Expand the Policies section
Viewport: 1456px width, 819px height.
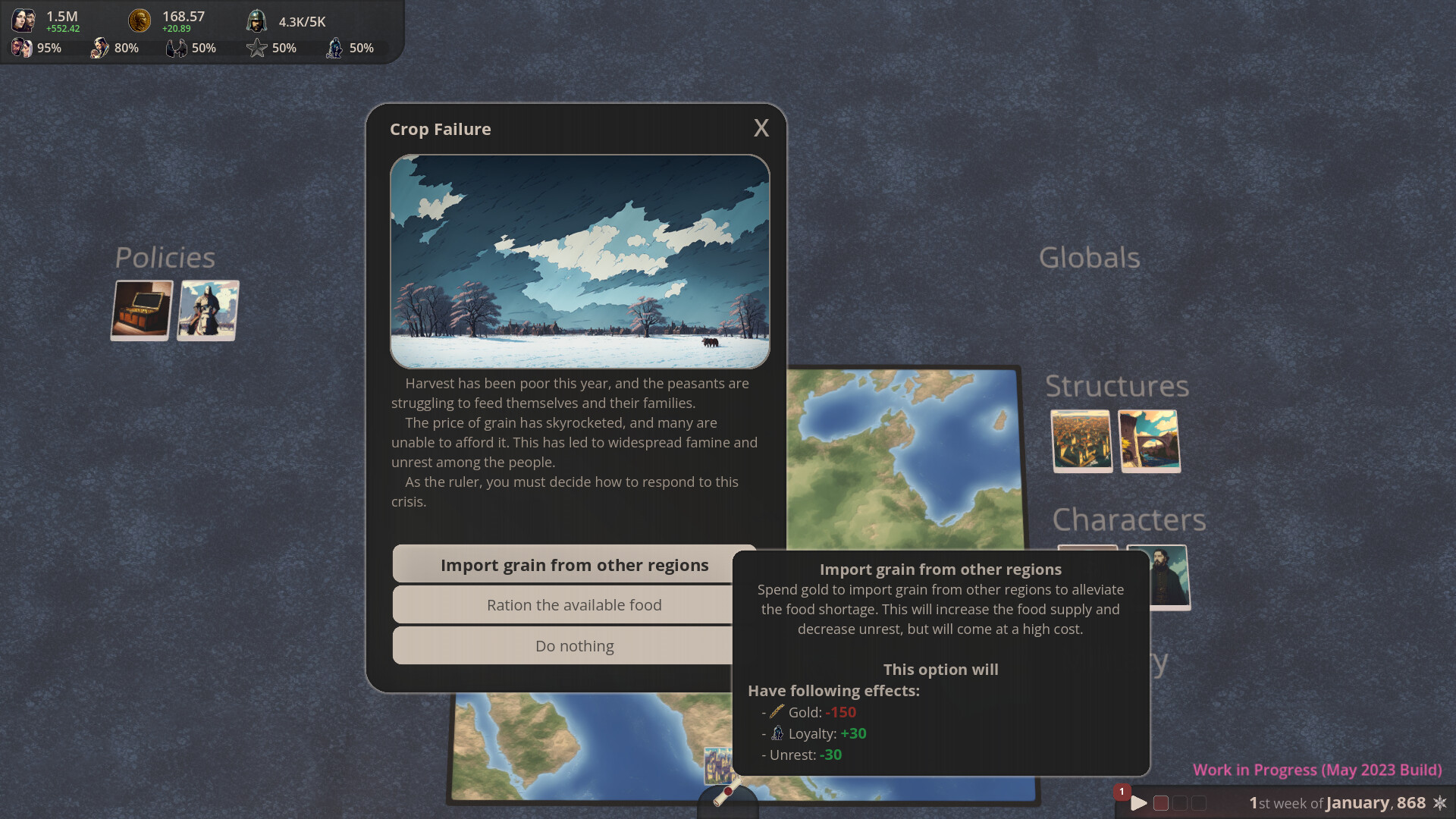(164, 258)
